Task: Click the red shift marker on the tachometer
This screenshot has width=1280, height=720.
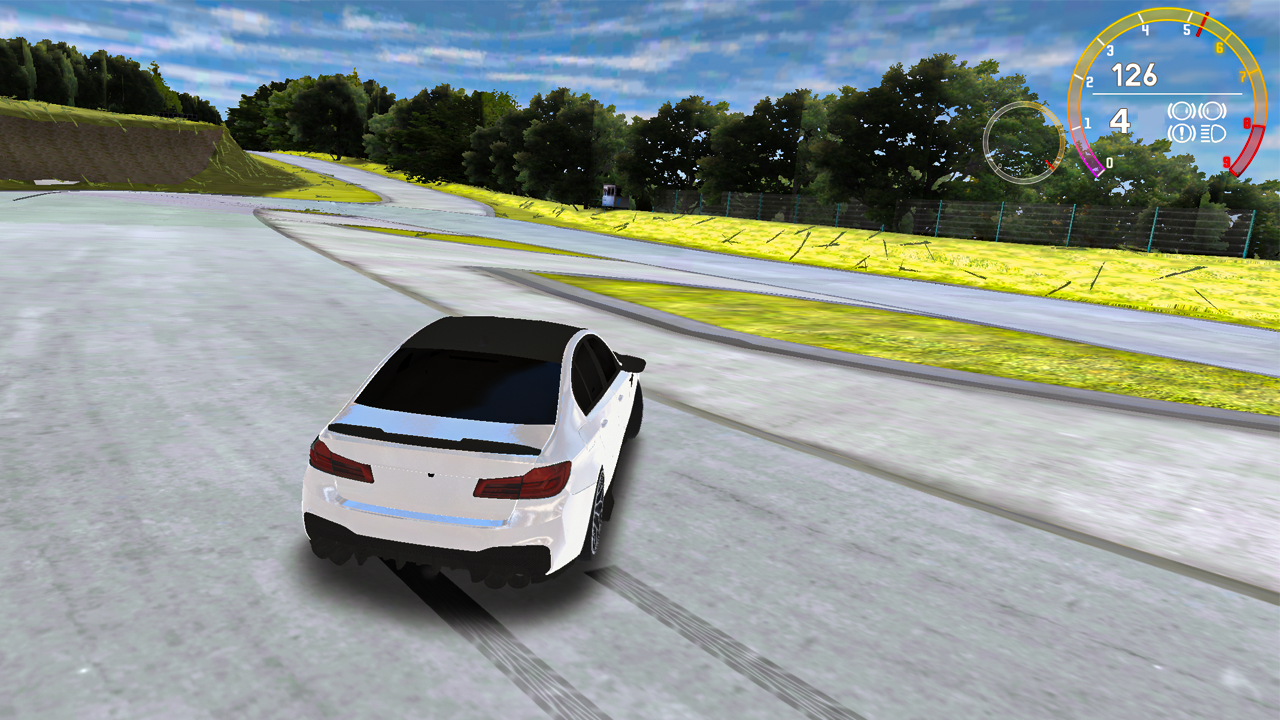Action: [x=1203, y=24]
